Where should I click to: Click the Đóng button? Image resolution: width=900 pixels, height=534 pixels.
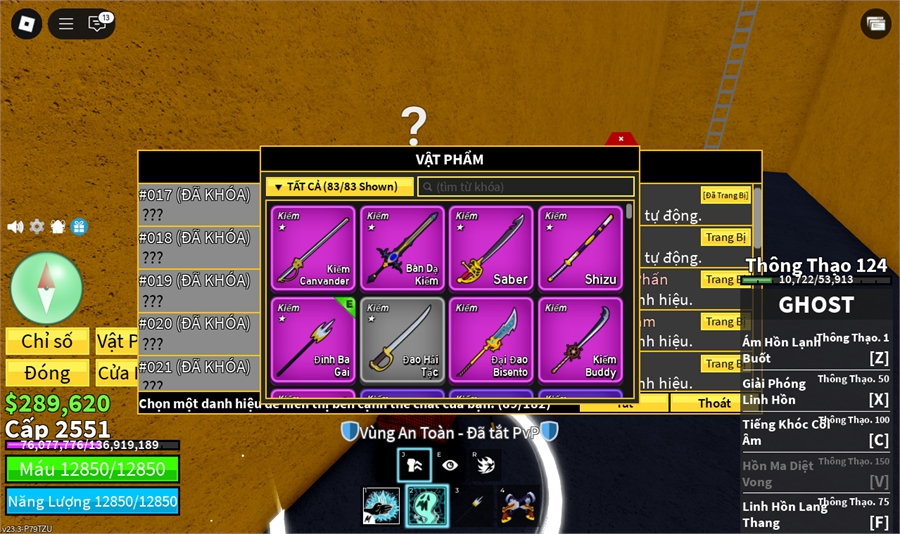[47, 373]
